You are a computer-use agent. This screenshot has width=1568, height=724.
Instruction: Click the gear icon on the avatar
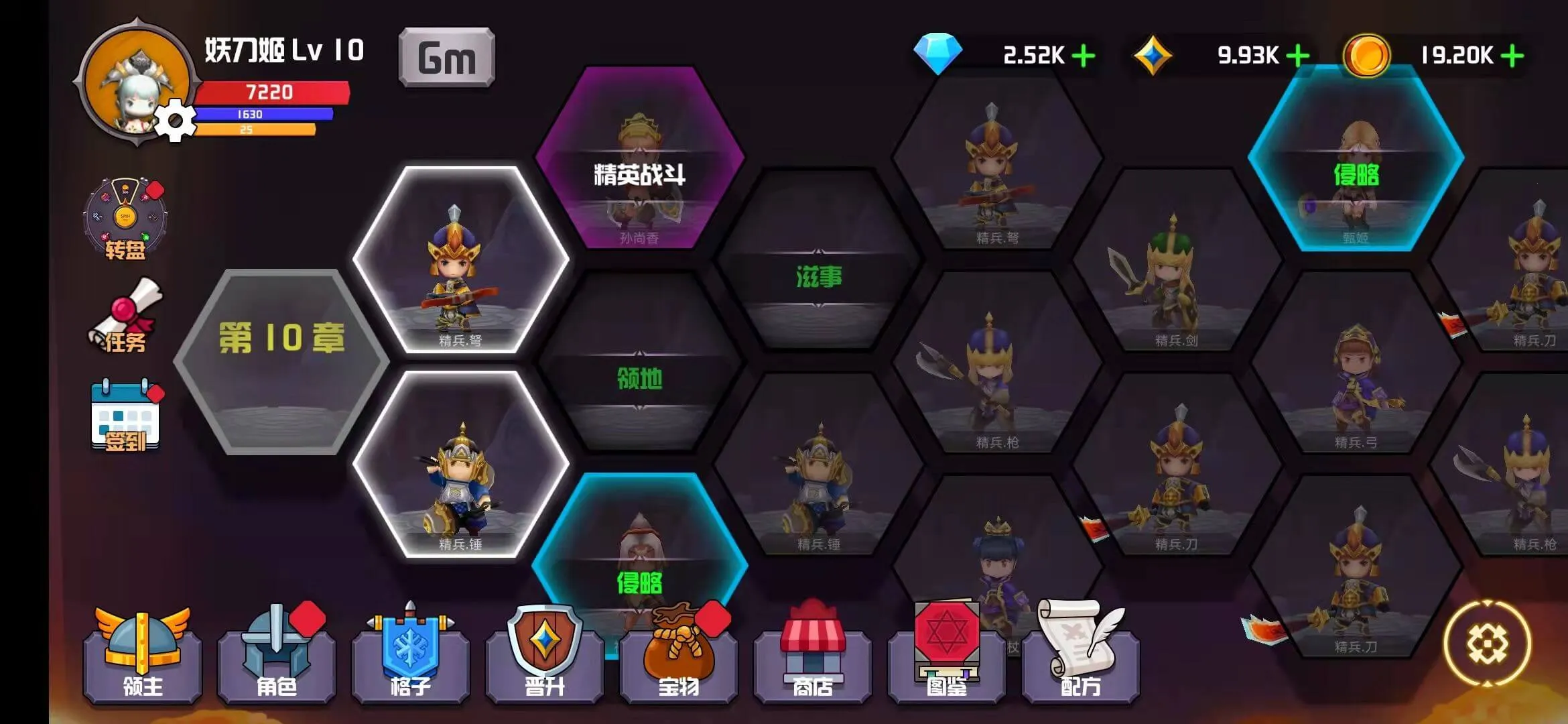click(x=175, y=121)
